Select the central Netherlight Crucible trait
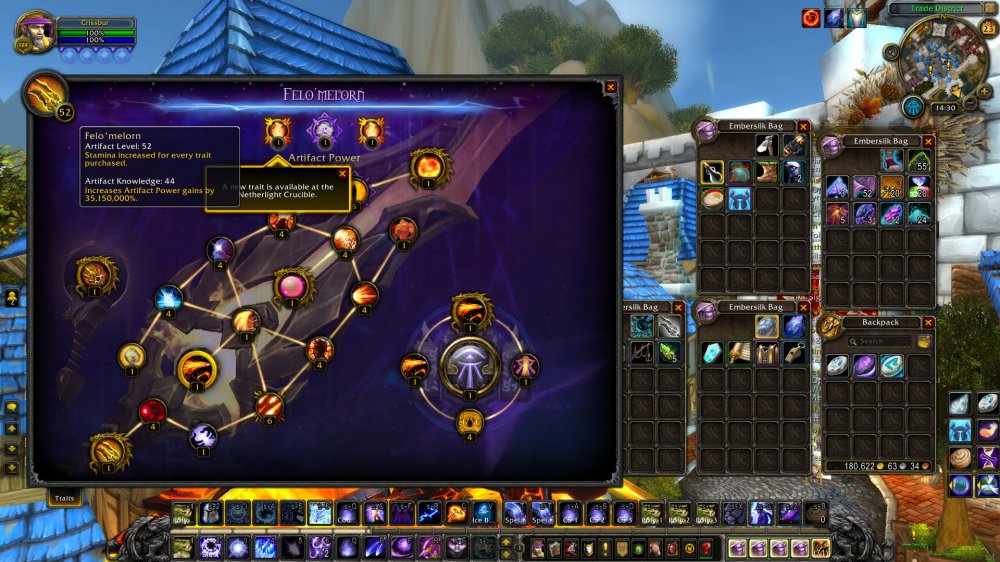Image resolution: width=1000 pixels, height=562 pixels. [469, 367]
